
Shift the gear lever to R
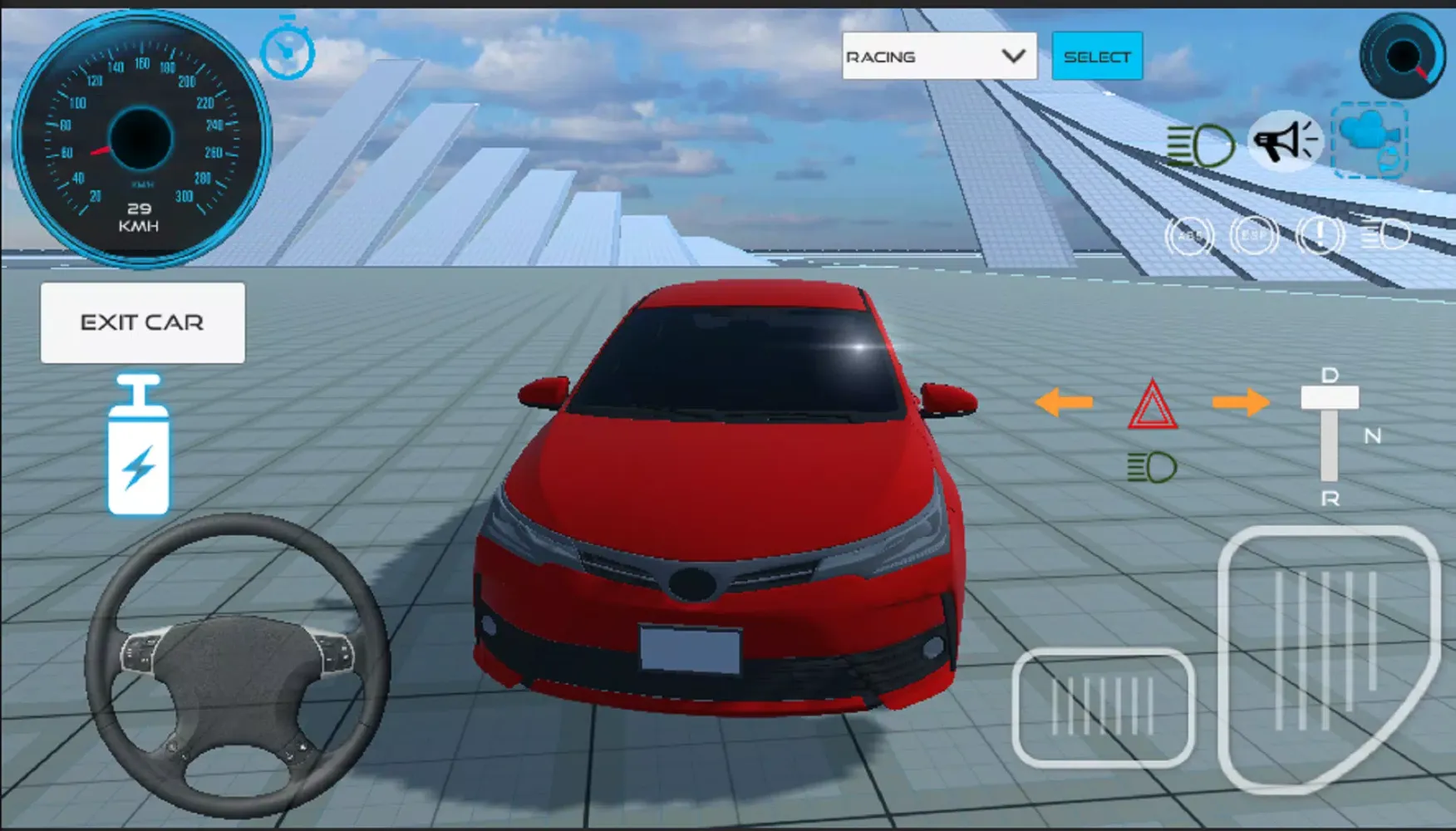coord(1330,499)
